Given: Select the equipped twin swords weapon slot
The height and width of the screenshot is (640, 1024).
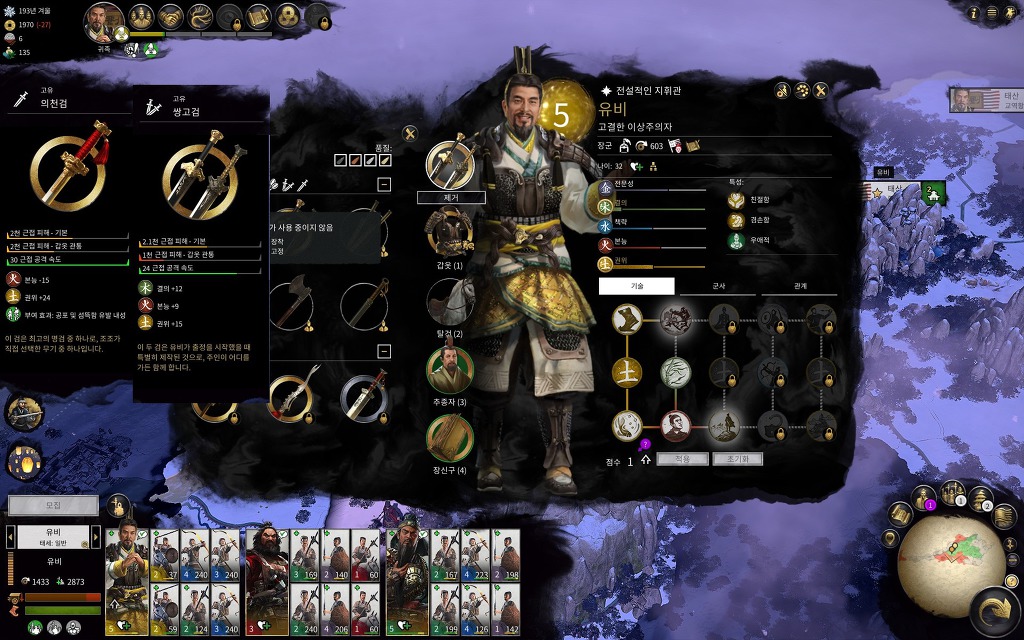Looking at the screenshot, I should (x=451, y=164).
